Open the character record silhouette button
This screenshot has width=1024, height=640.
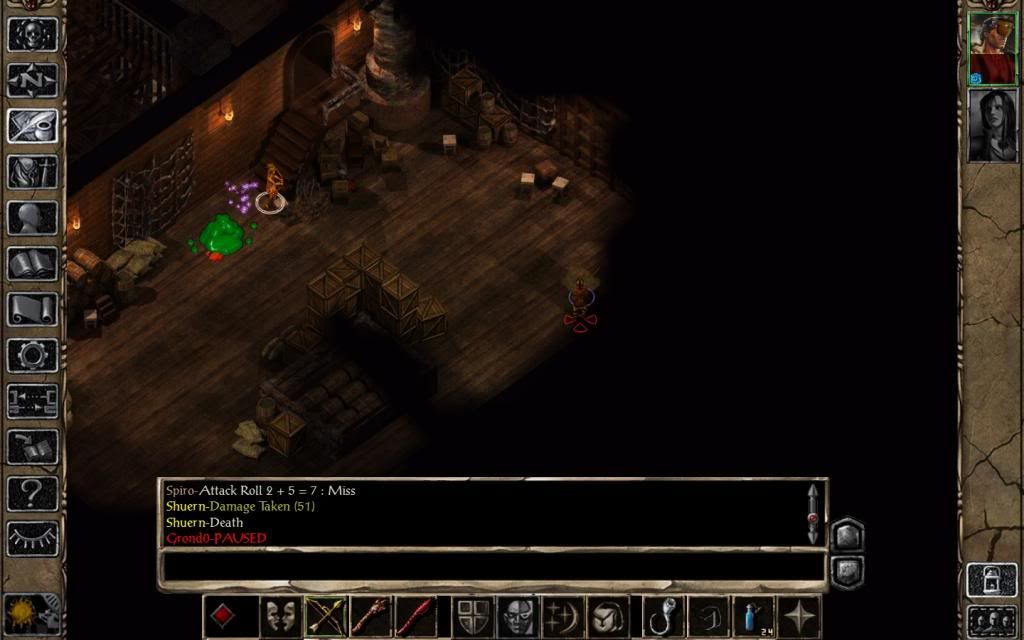tap(32, 218)
